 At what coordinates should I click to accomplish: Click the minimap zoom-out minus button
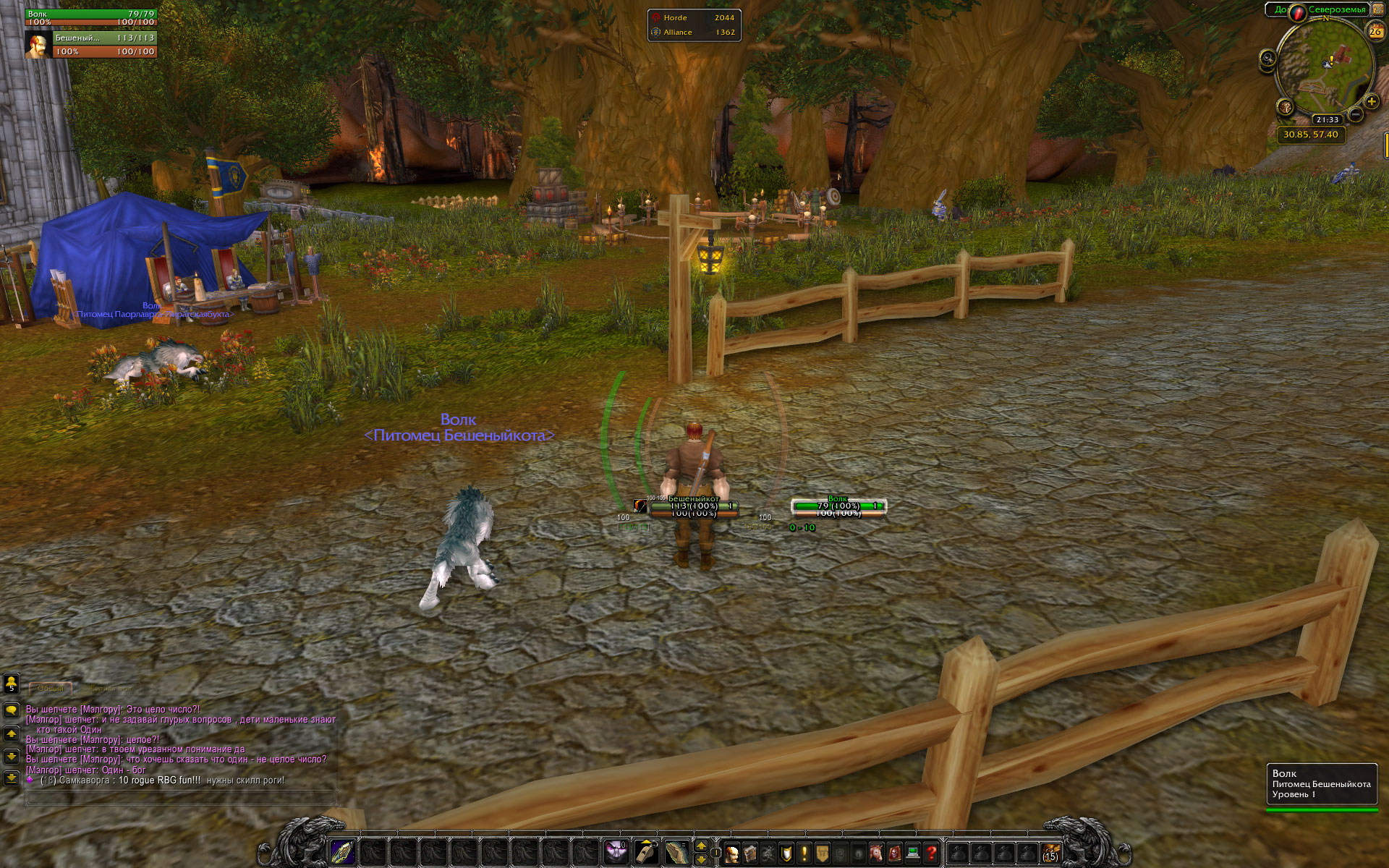tap(1356, 114)
